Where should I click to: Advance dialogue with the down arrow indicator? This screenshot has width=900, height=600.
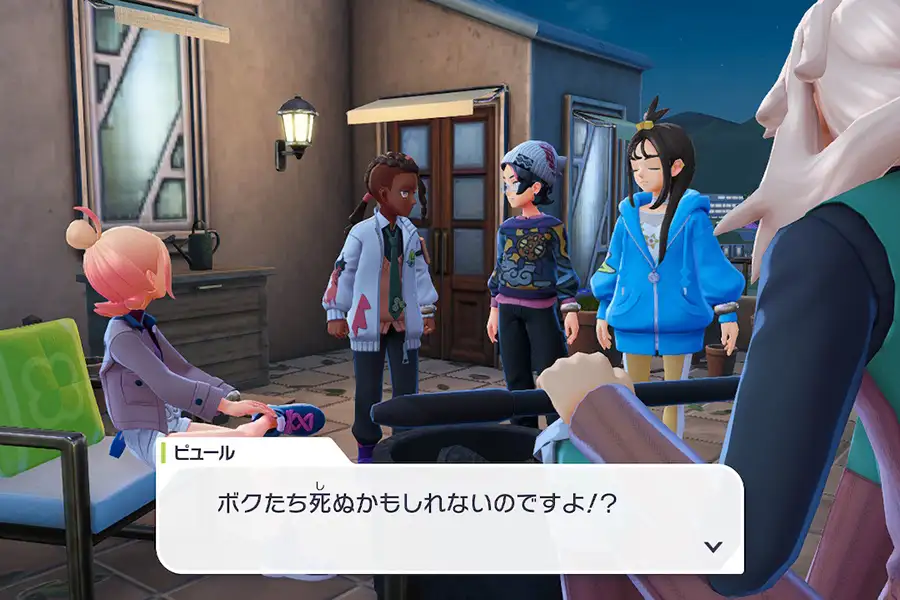point(713,546)
